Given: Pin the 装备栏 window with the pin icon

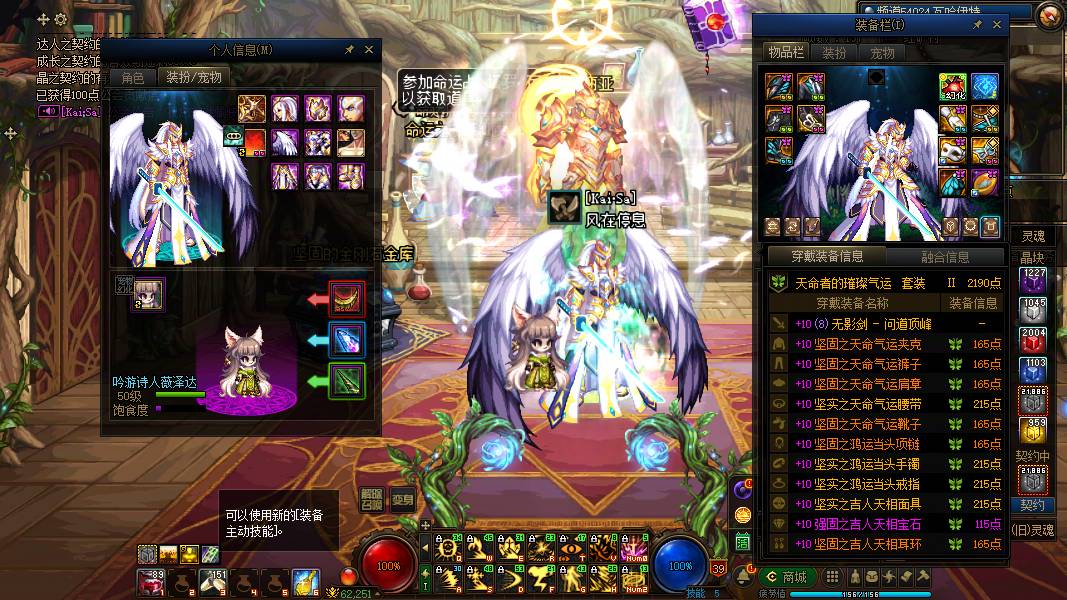Looking at the screenshot, I should point(977,25).
